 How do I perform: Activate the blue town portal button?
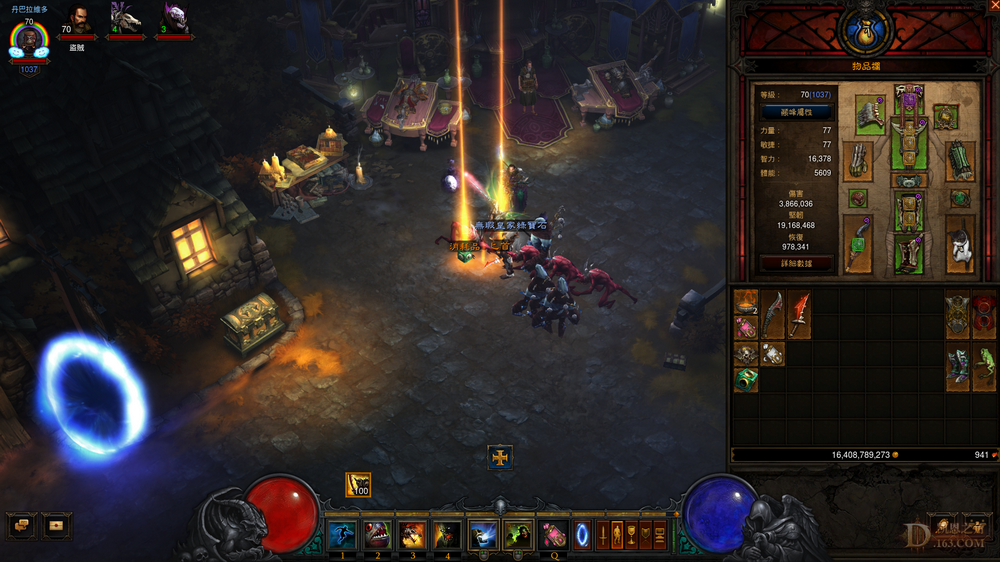[582, 534]
